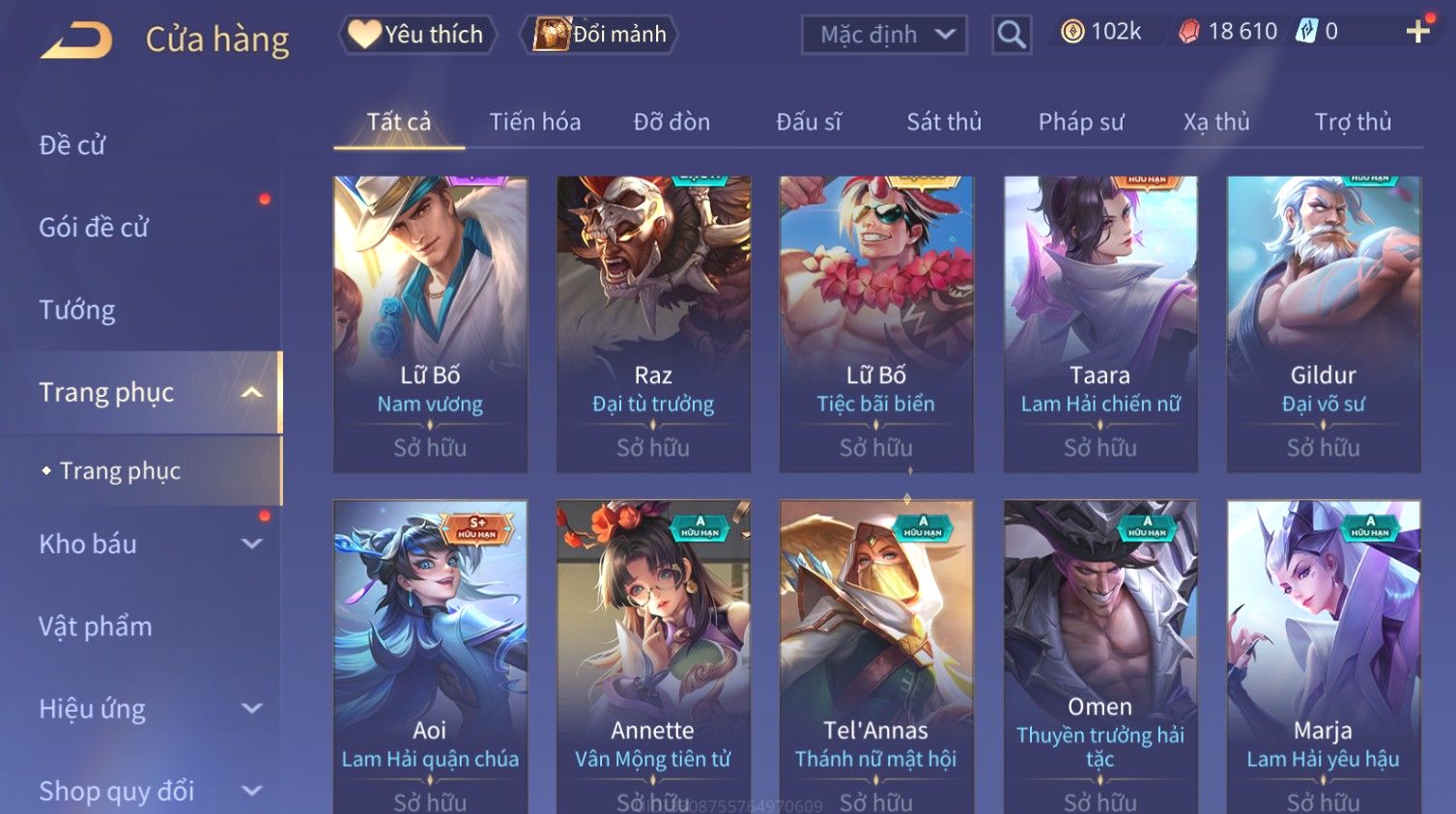Open the Yêu thích favorites list
The height and width of the screenshot is (814, 1456).
tap(417, 35)
